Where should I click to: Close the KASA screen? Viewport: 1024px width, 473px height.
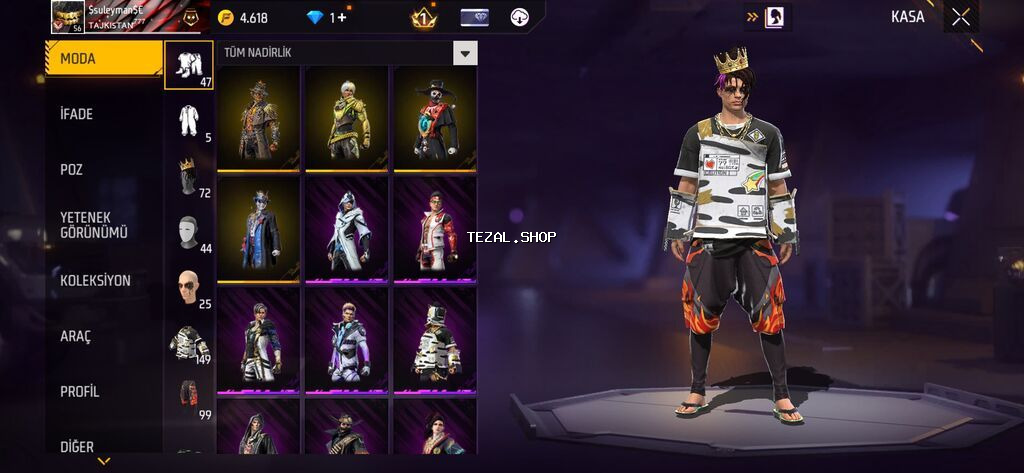tap(960, 16)
